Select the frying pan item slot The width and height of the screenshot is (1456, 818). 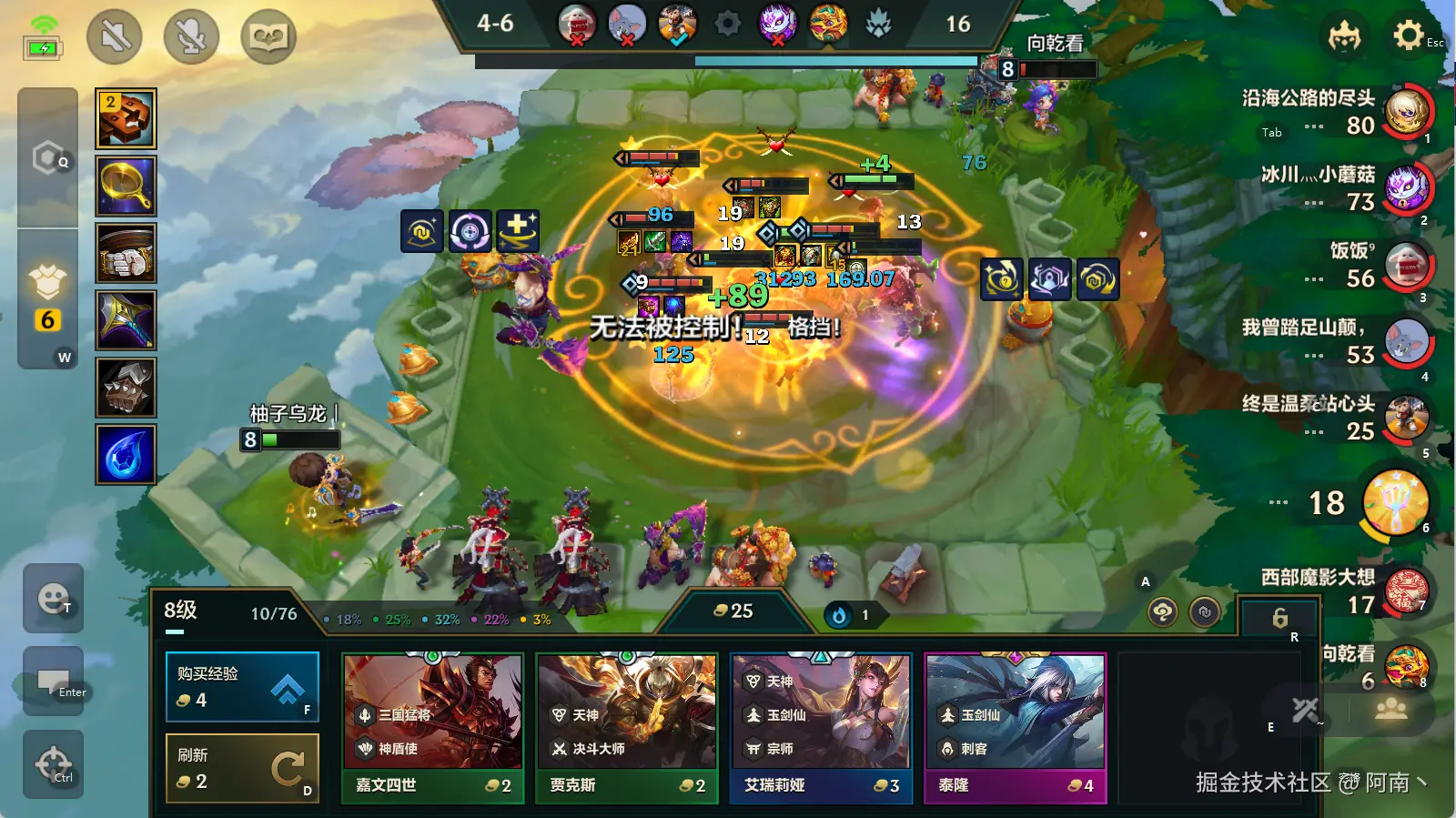click(126, 186)
